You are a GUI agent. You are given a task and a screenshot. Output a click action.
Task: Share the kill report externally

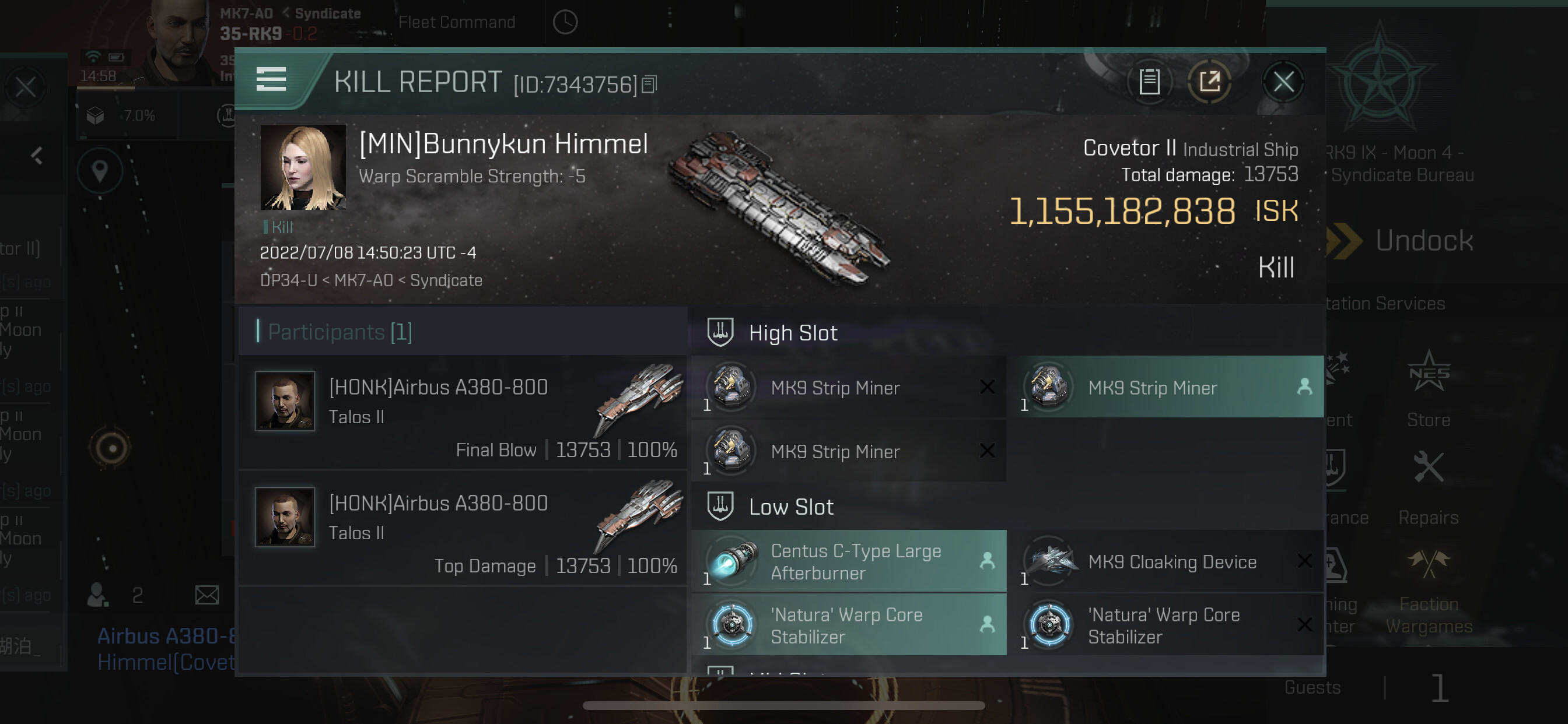point(1209,82)
